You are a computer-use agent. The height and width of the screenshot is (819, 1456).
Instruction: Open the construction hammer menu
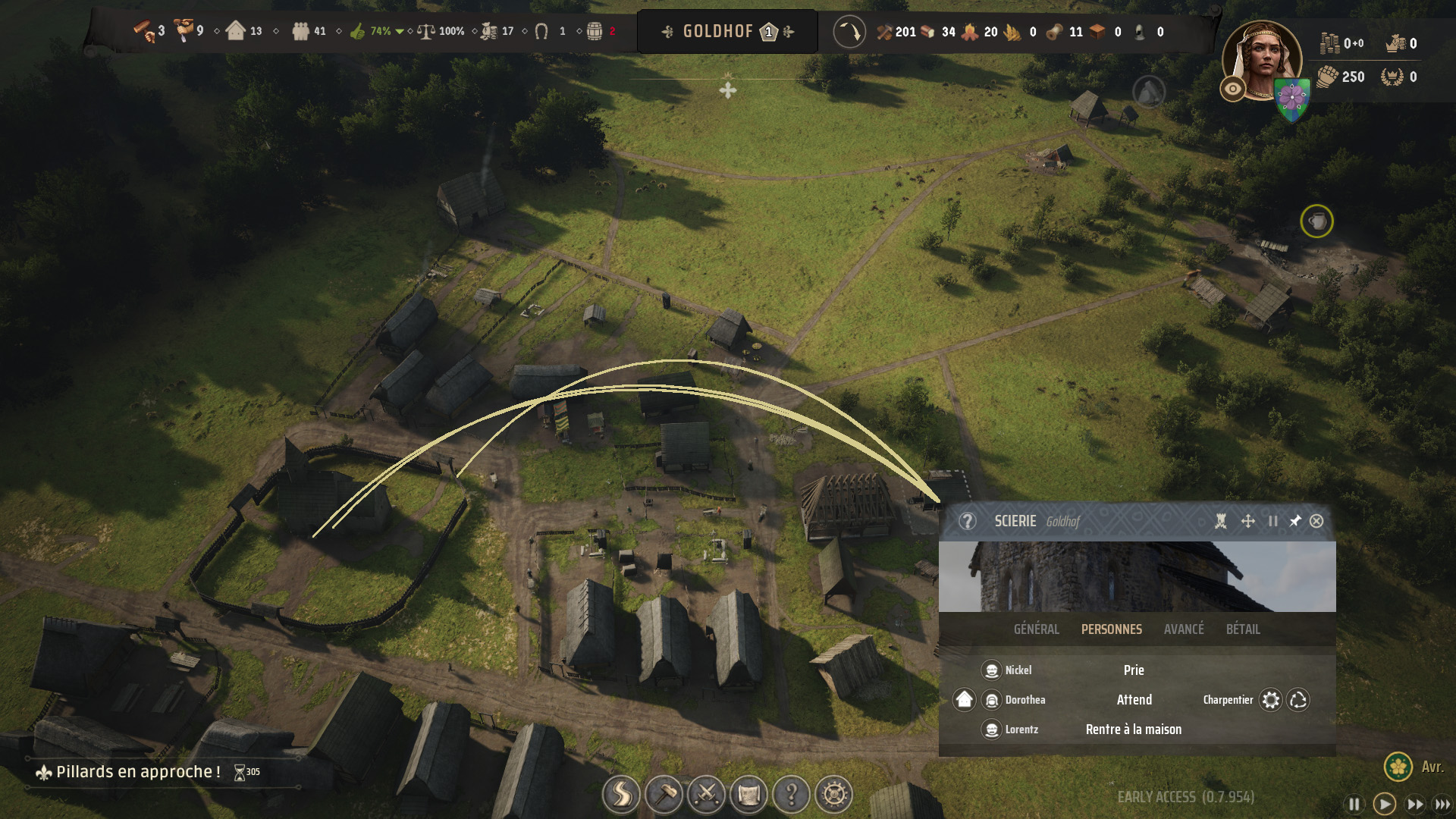tap(664, 795)
